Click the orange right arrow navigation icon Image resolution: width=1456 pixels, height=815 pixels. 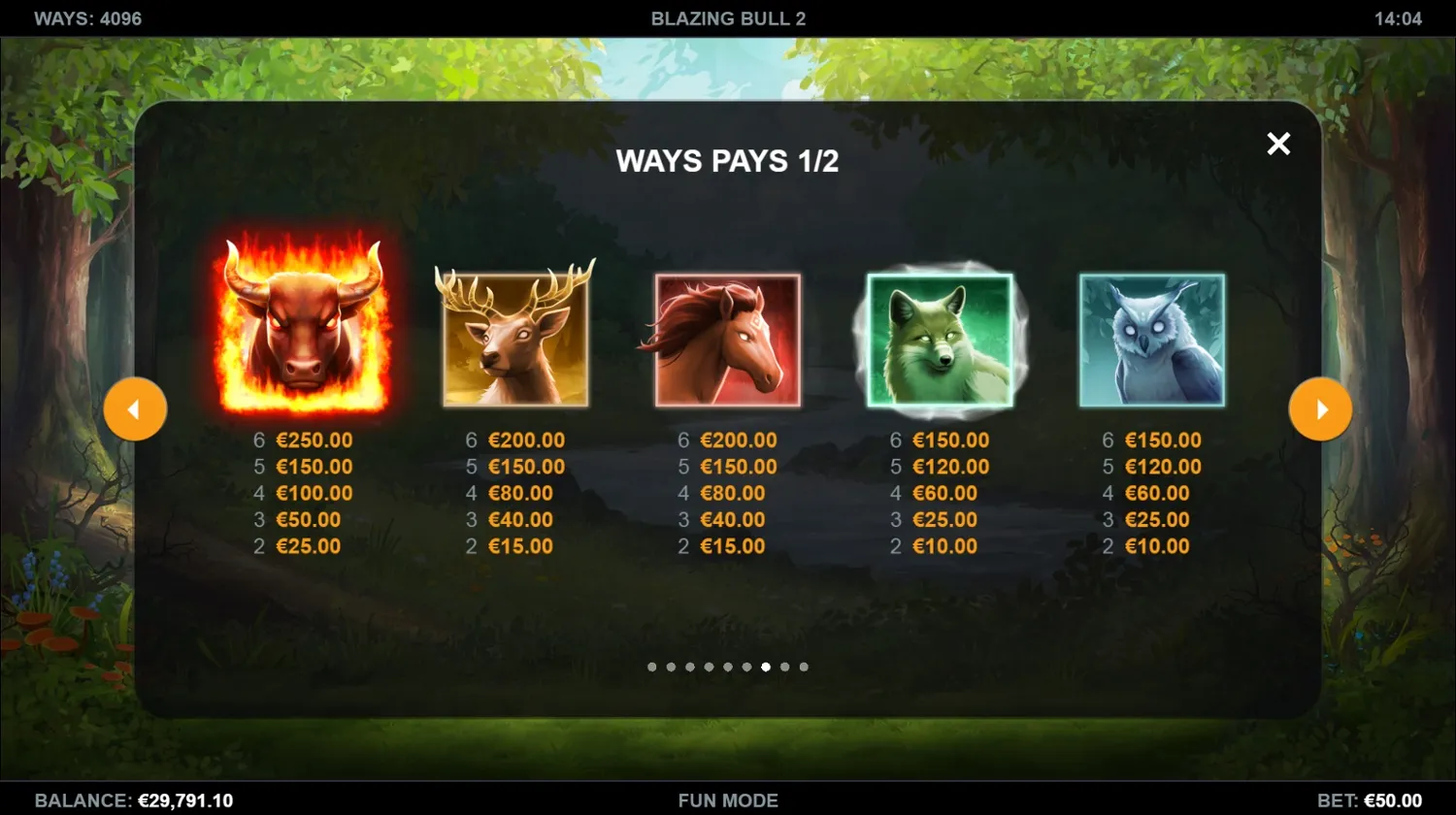pos(1320,408)
